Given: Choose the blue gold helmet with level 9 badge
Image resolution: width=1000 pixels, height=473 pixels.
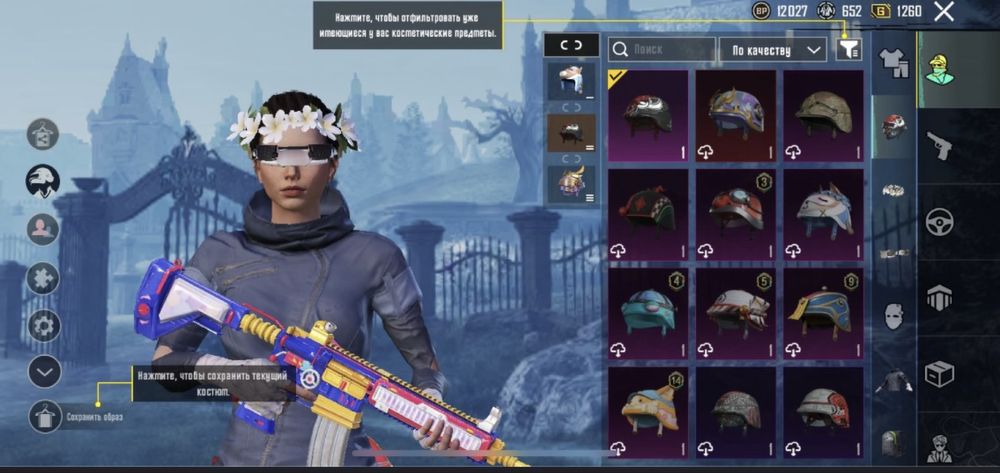Looking at the screenshot, I should click(x=823, y=311).
